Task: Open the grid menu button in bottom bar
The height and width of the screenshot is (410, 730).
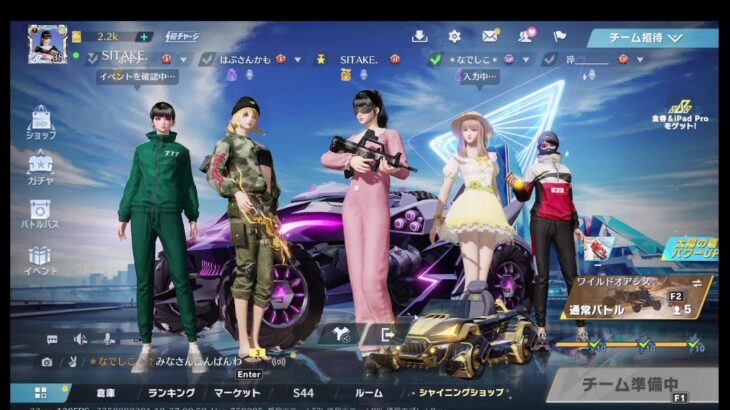Action: click(41, 393)
